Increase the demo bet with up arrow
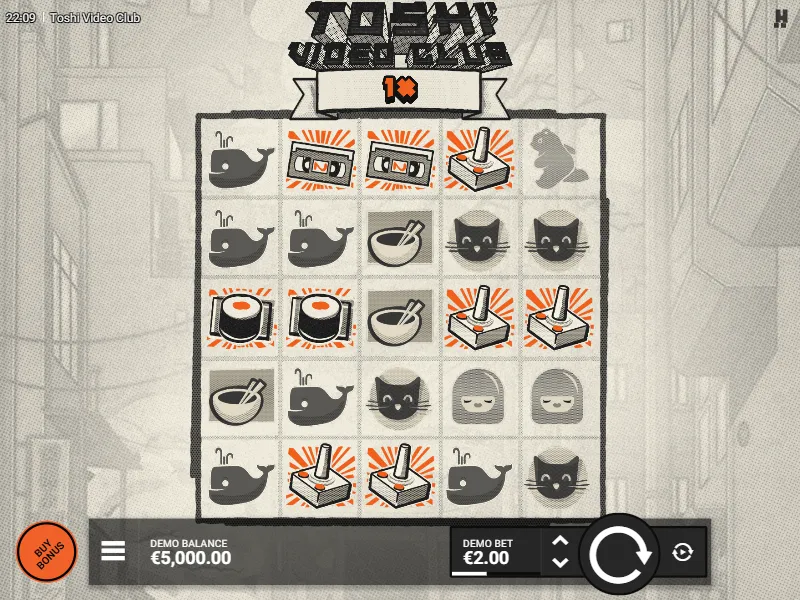Screen dimensions: 800x600 pyautogui.click(x=561, y=541)
